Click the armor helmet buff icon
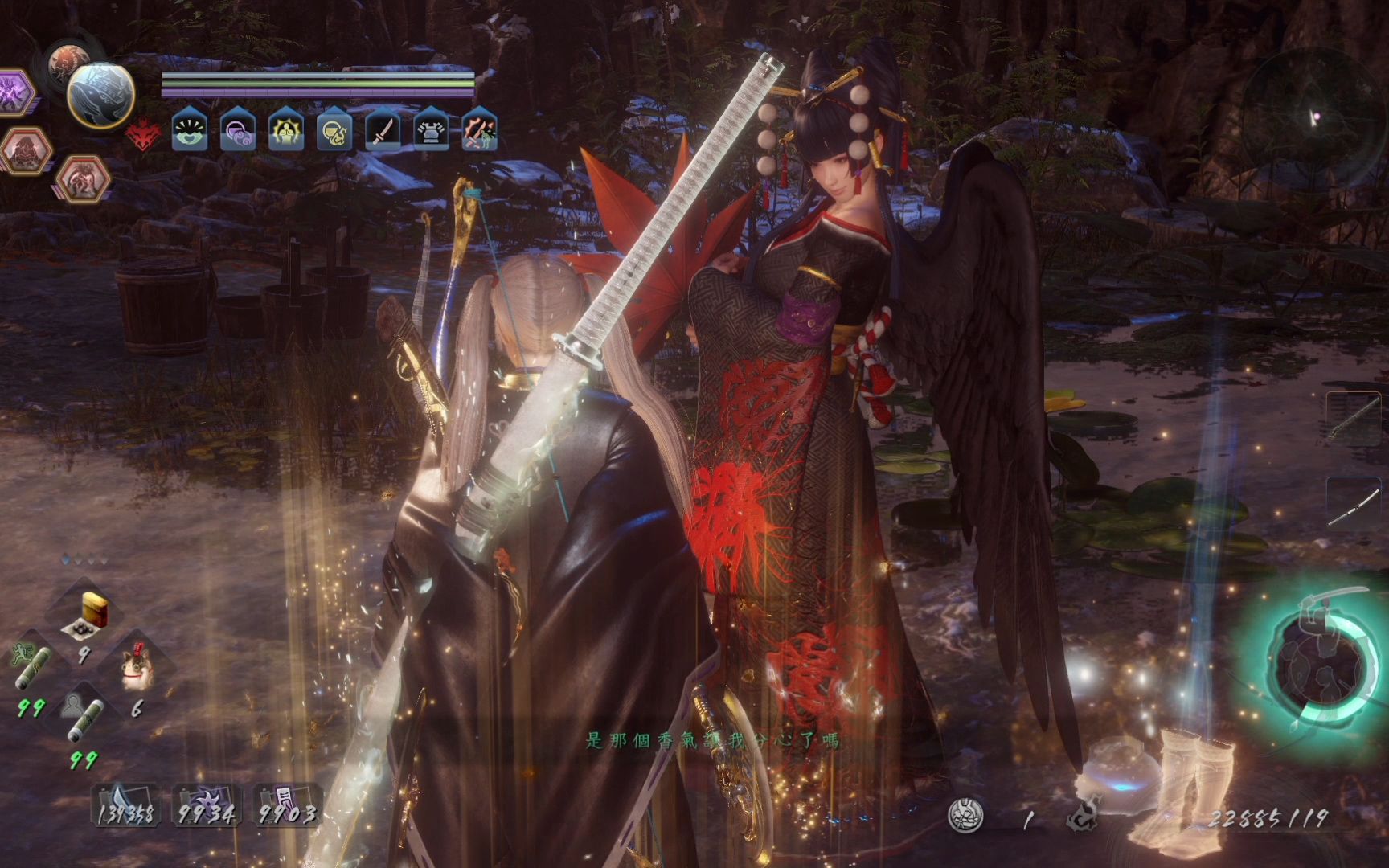 431,131
